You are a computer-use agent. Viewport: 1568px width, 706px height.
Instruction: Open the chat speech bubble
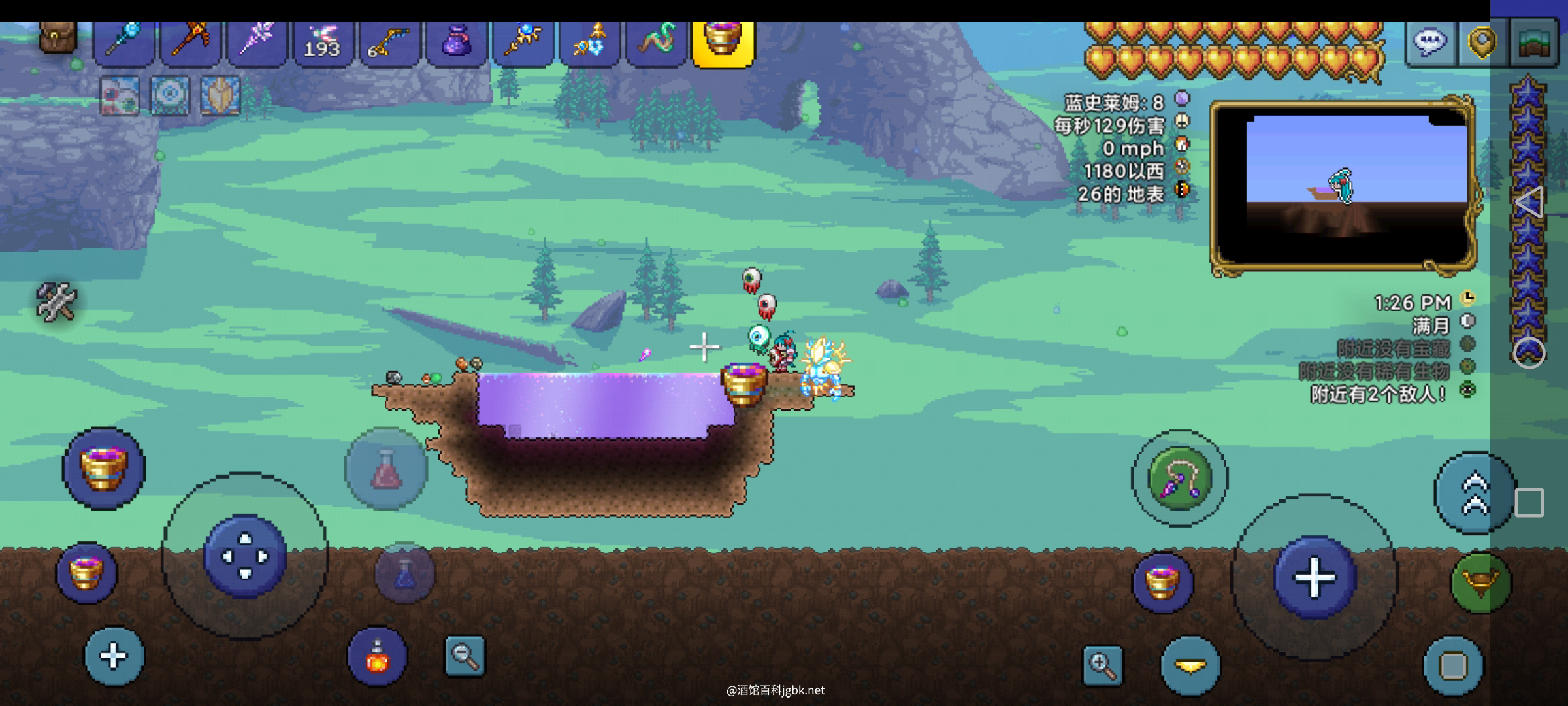click(1429, 42)
